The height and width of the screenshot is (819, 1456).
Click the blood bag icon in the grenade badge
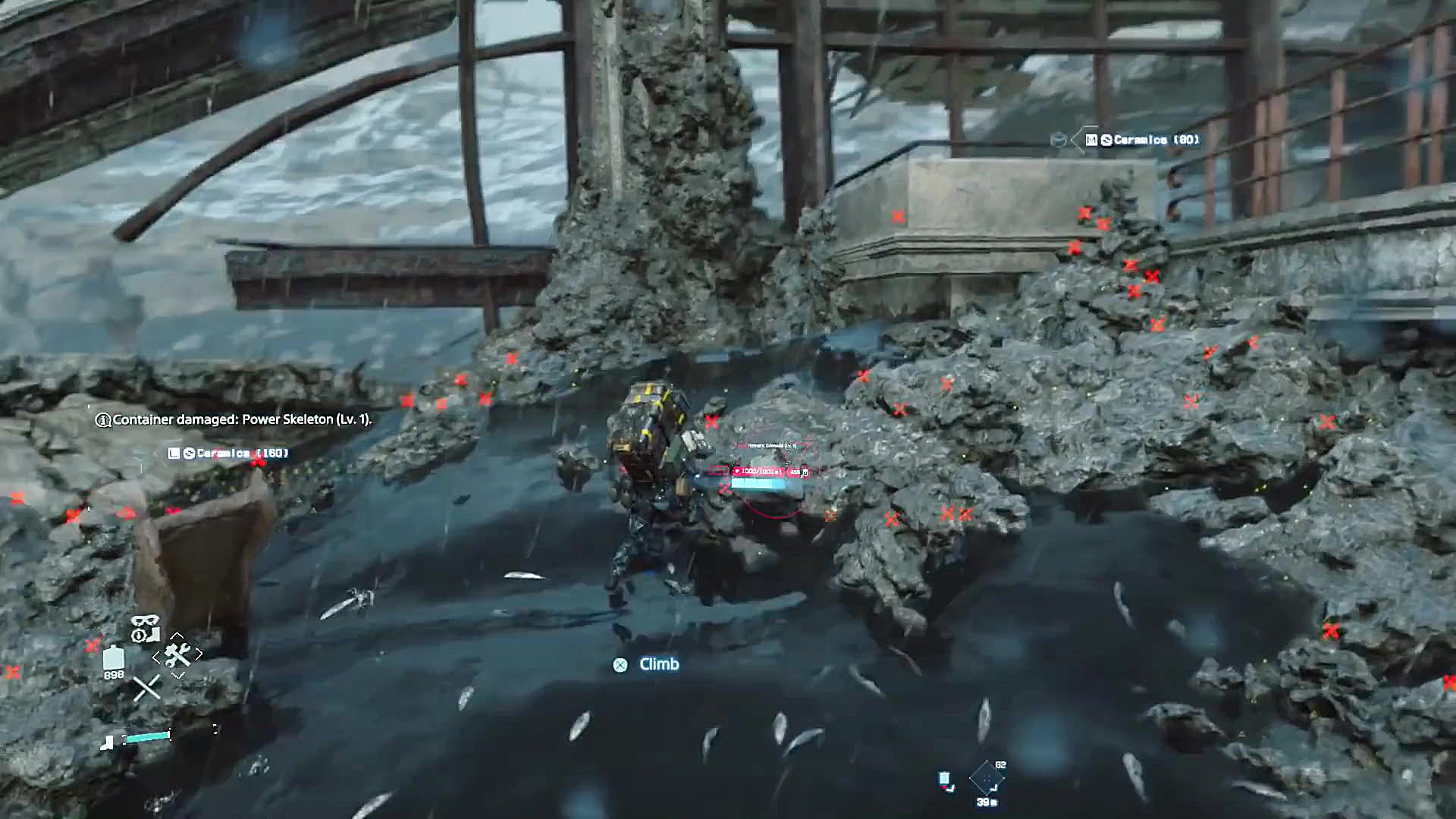(x=737, y=470)
